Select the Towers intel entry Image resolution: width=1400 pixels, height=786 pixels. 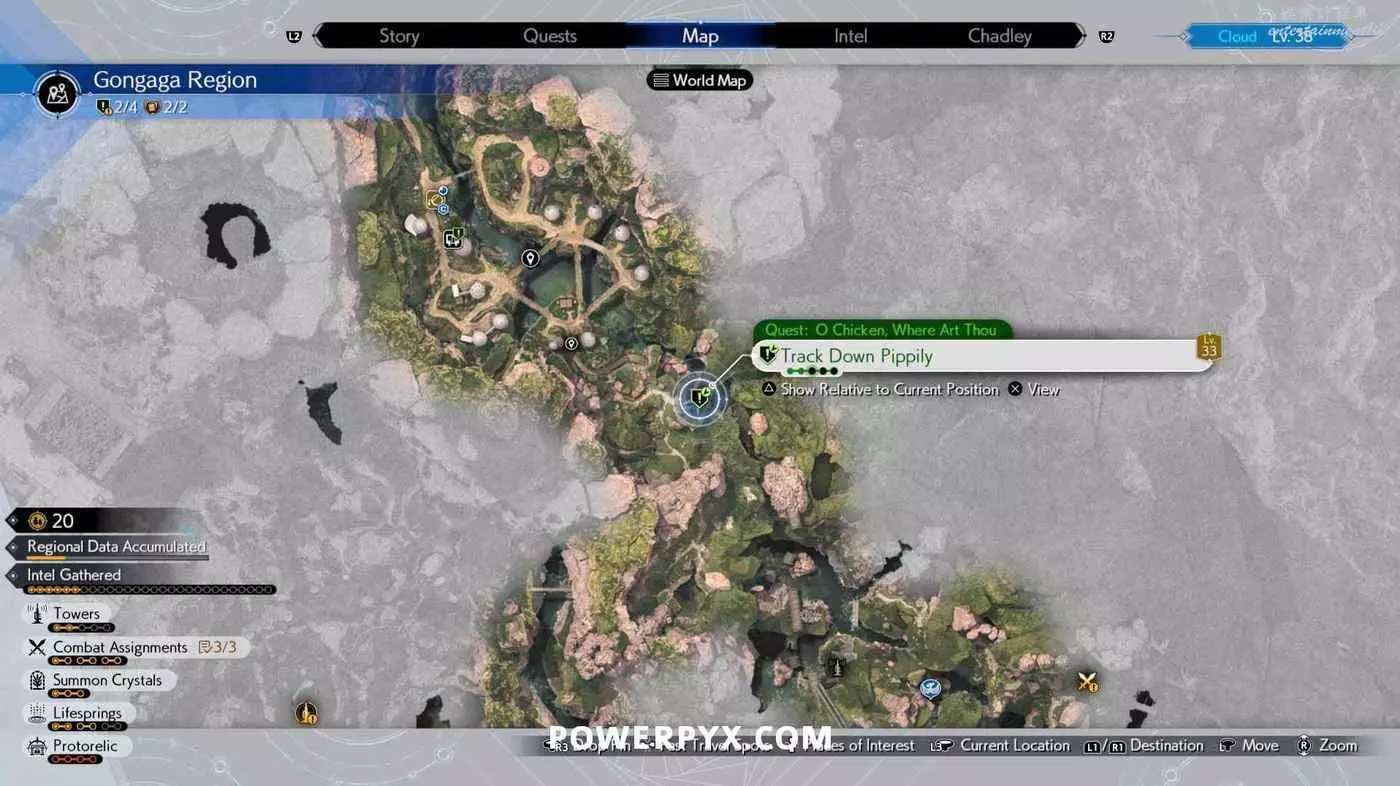[76, 614]
